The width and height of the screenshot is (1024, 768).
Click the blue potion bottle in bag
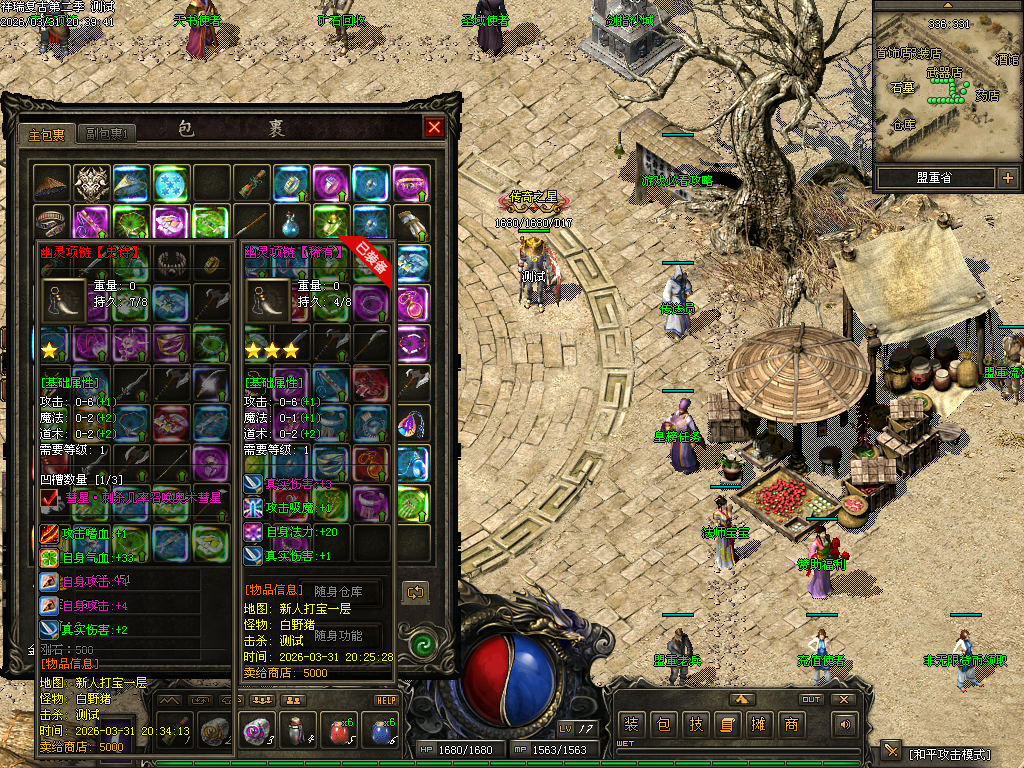(x=290, y=222)
